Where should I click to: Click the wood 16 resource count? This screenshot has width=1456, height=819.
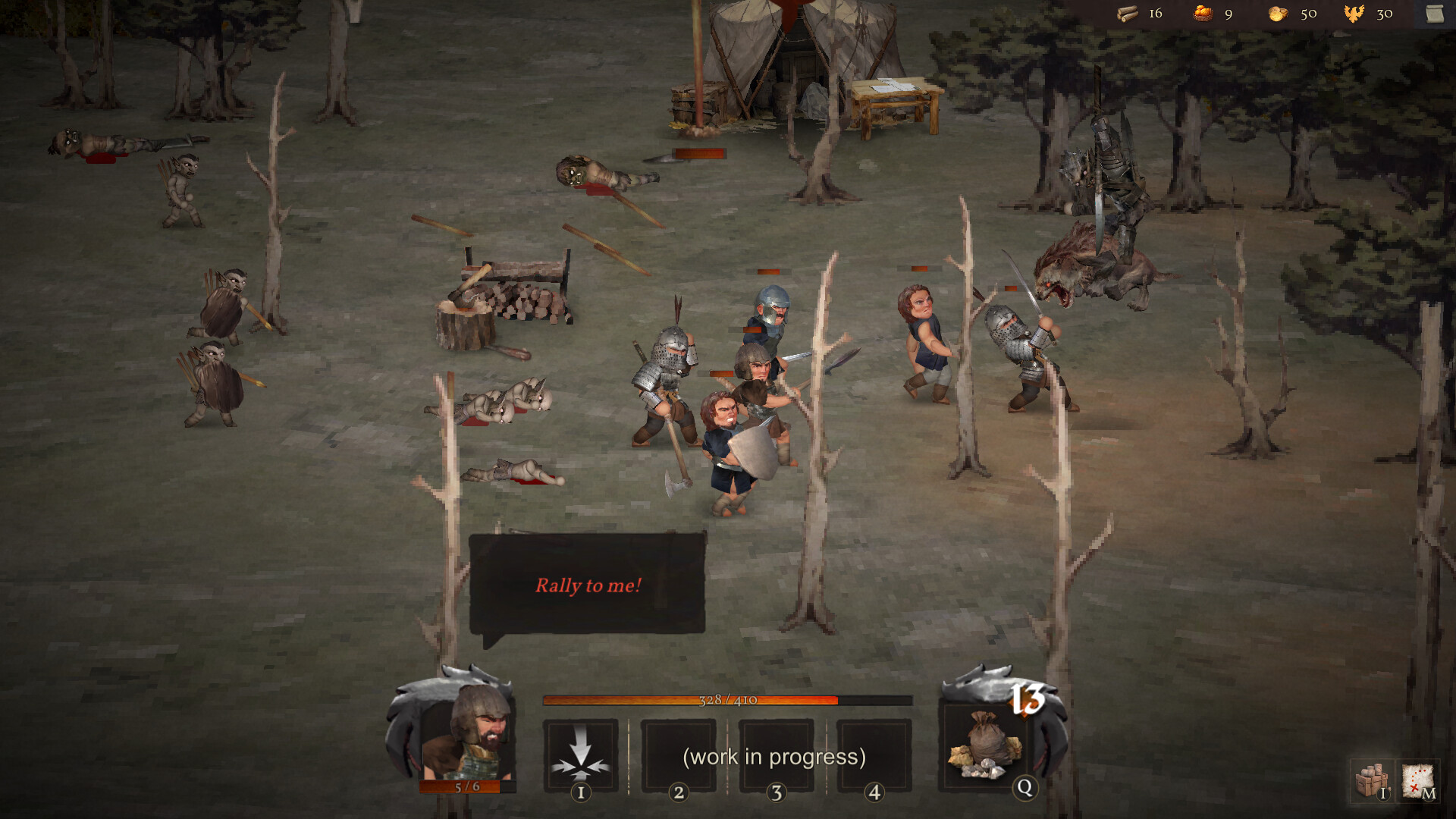coord(1156,13)
